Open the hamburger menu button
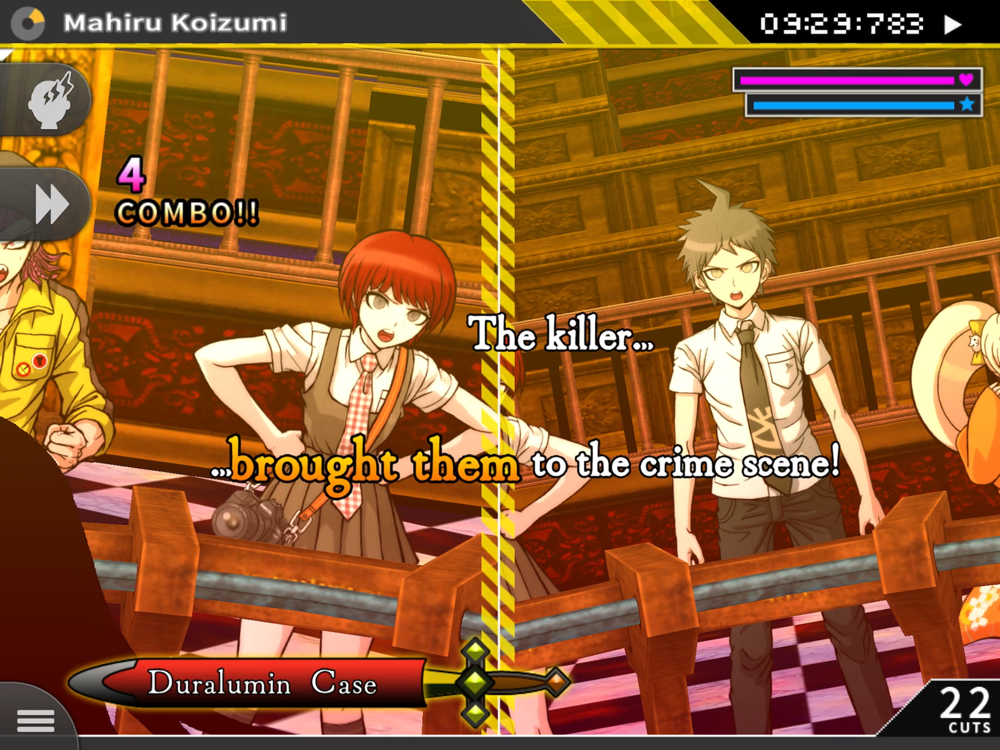Image resolution: width=1000 pixels, height=750 pixels. [x=35, y=720]
